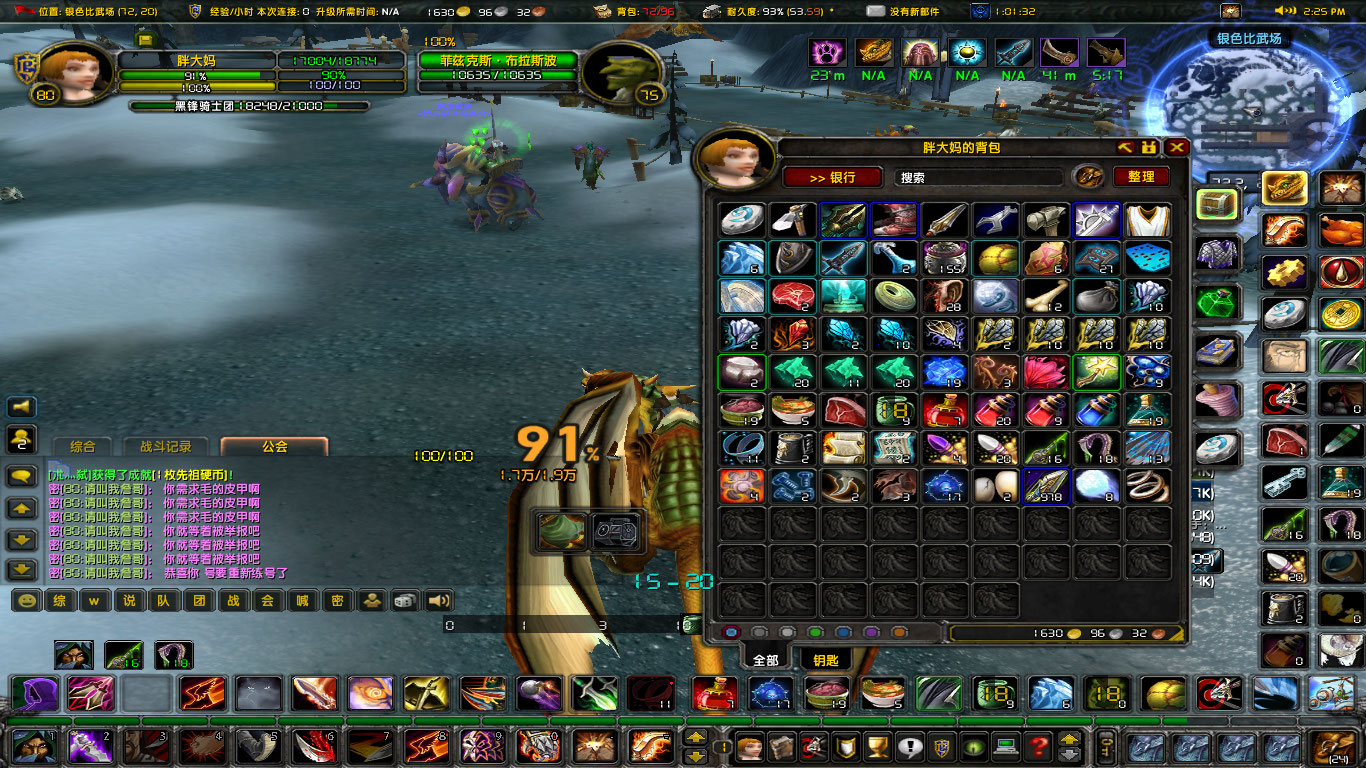Click the 搜索 search field in the bag
This screenshot has height=768, width=1366.
(x=980, y=177)
